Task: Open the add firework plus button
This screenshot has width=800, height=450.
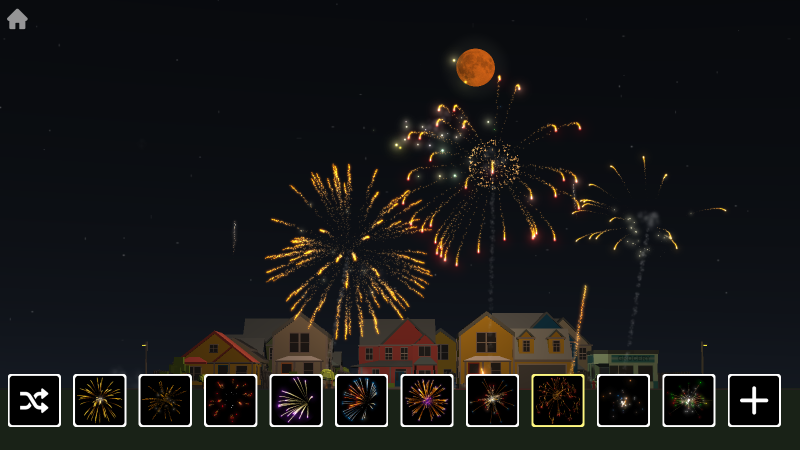Action: [754, 400]
